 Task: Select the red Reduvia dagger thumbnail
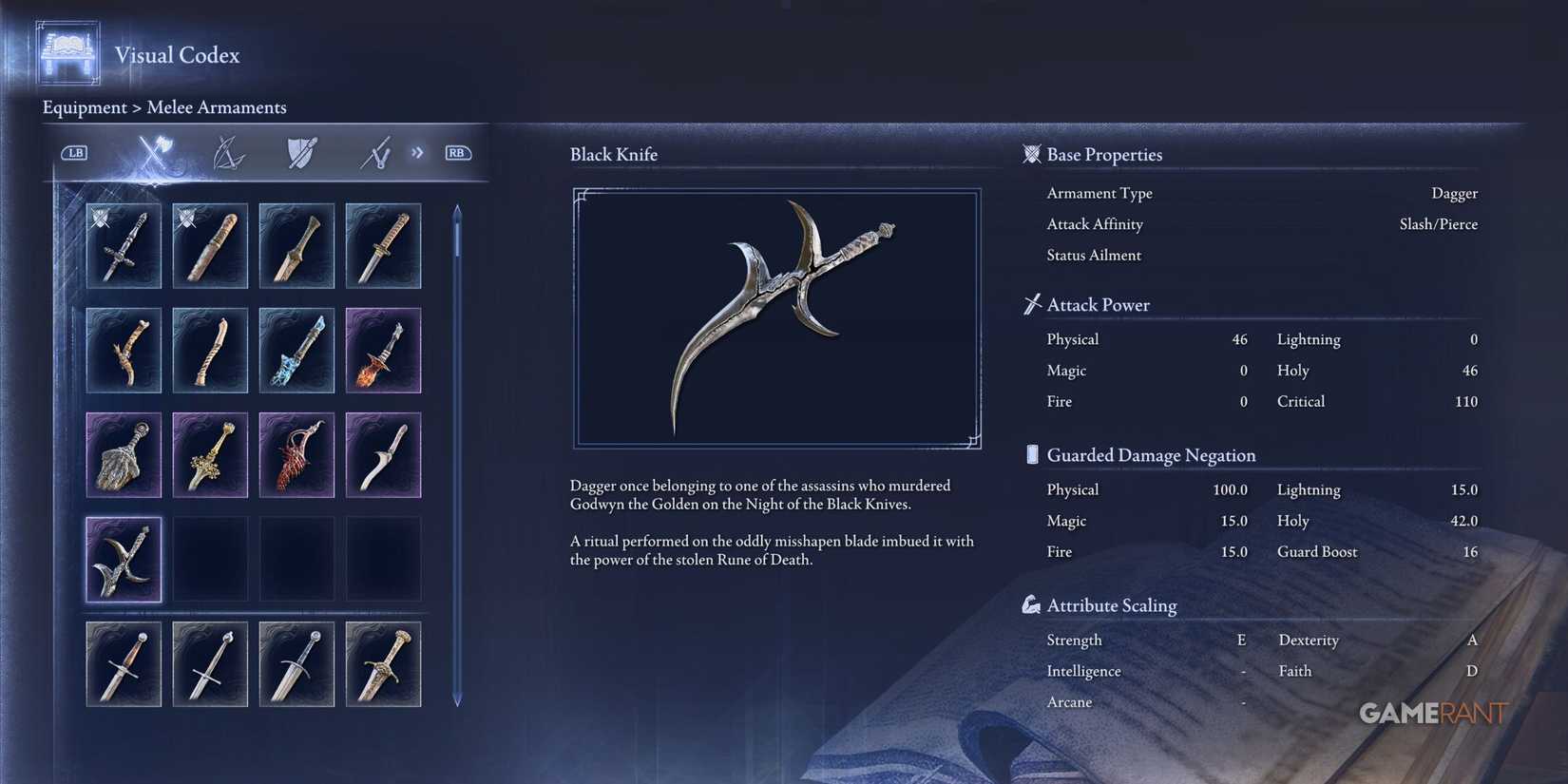click(296, 455)
